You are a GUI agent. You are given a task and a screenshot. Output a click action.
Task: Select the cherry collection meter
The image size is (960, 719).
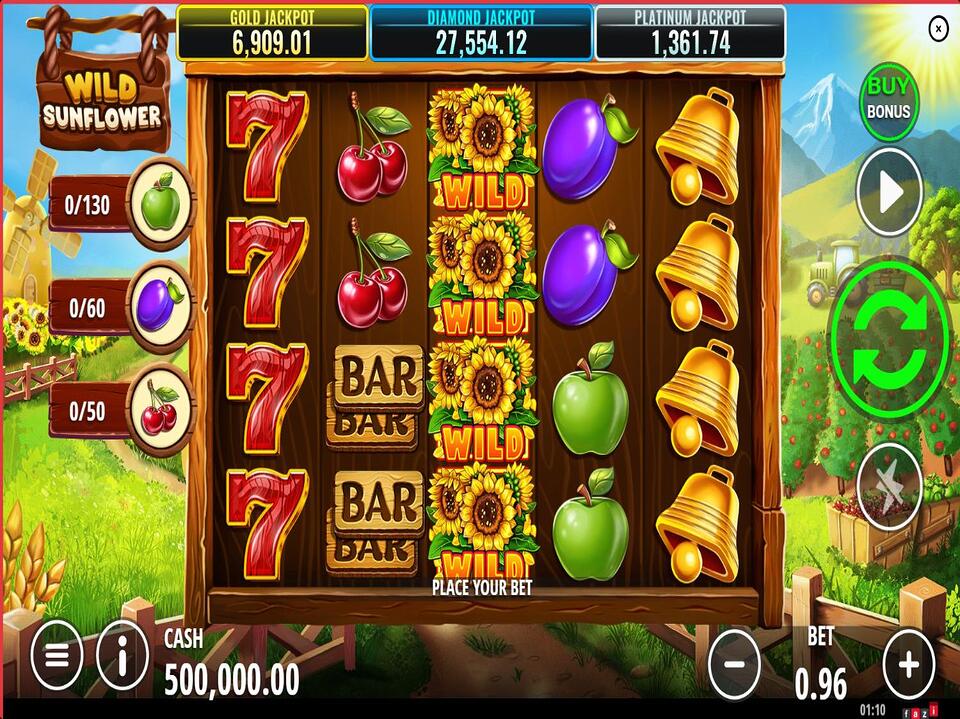[x=120, y=410]
